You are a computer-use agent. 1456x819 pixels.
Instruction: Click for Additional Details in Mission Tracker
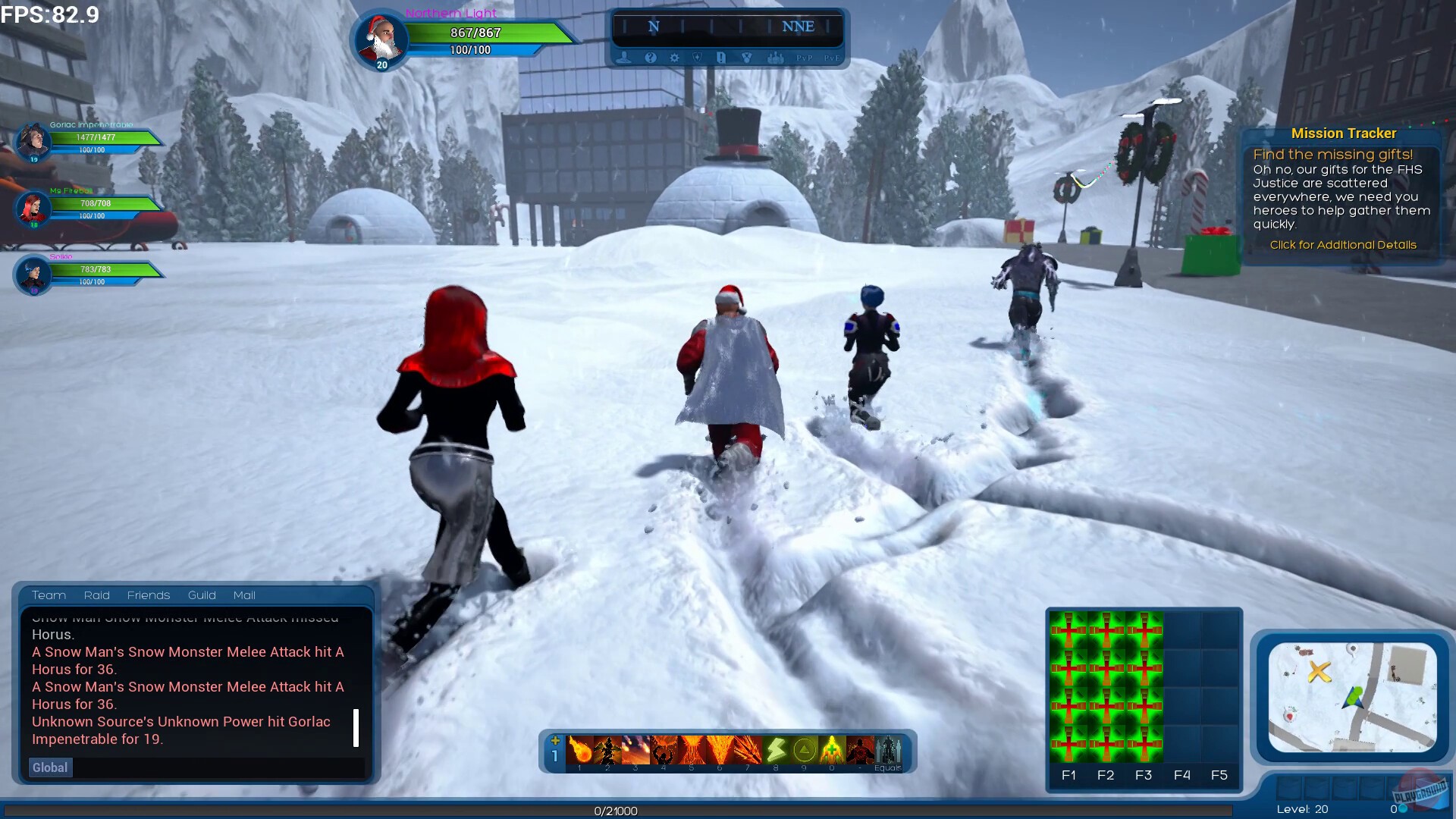pyautogui.click(x=1343, y=245)
